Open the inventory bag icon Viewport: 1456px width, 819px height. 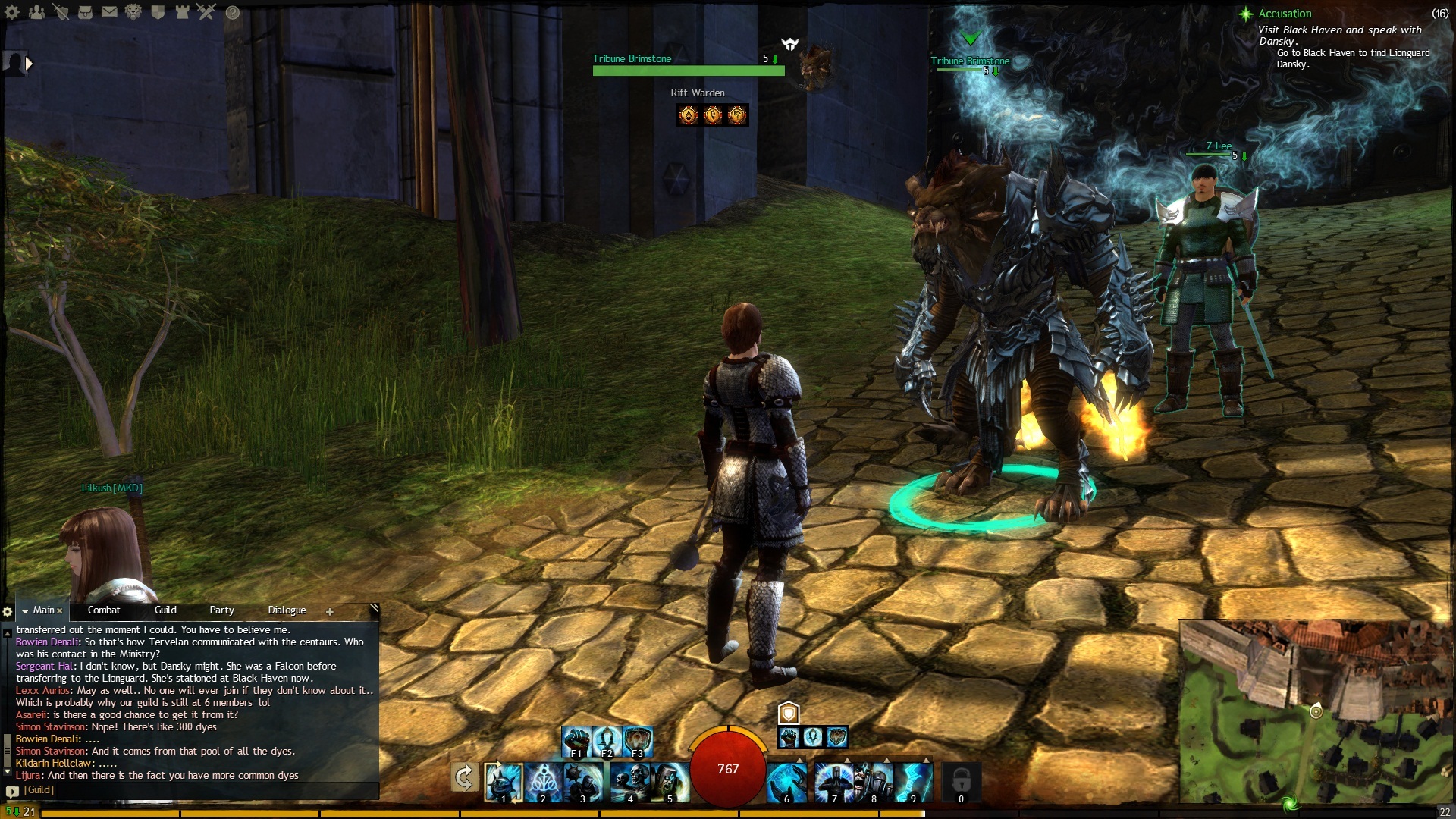[85, 11]
